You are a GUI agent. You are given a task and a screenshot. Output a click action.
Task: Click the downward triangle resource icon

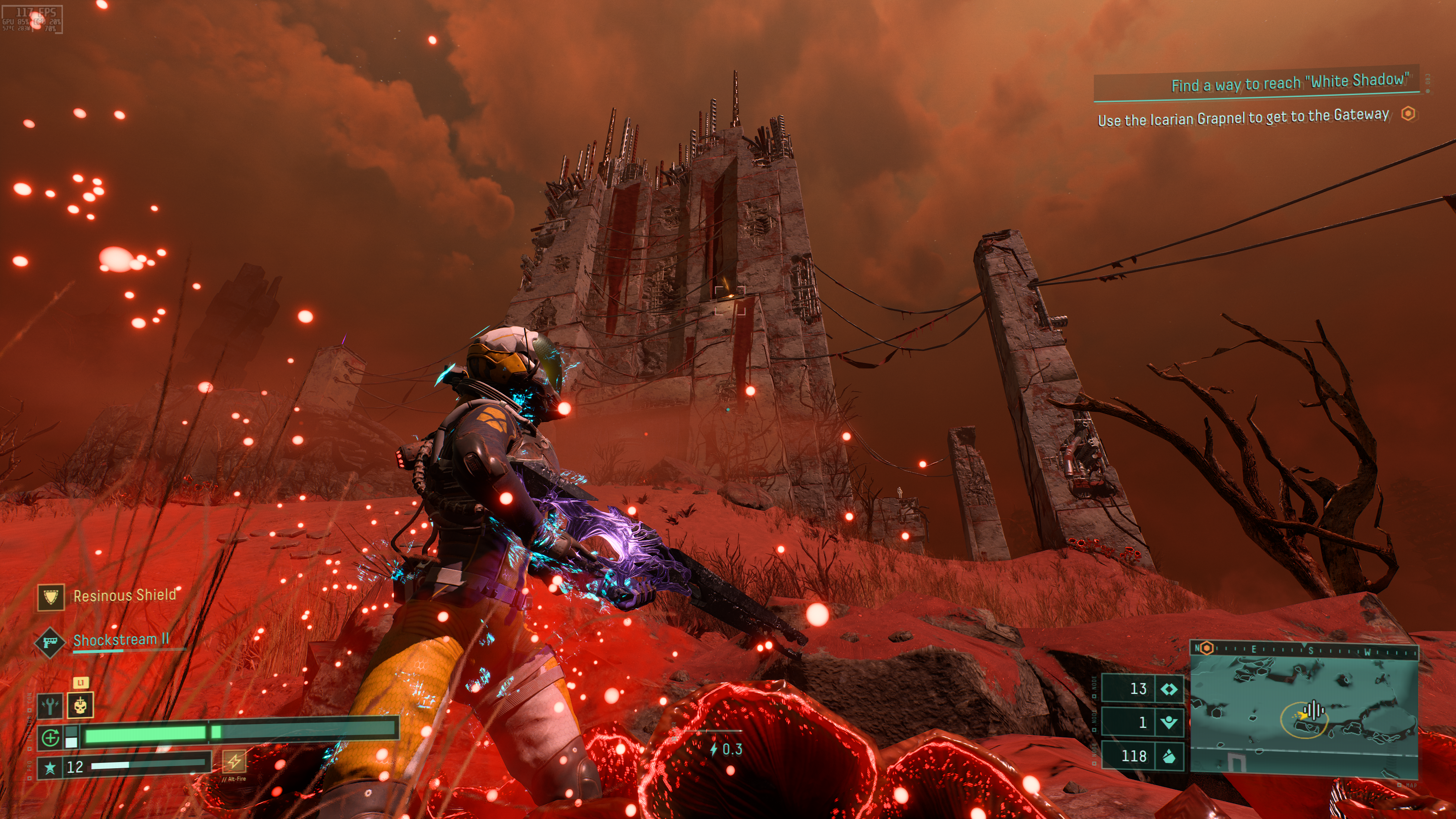click(x=1168, y=722)
